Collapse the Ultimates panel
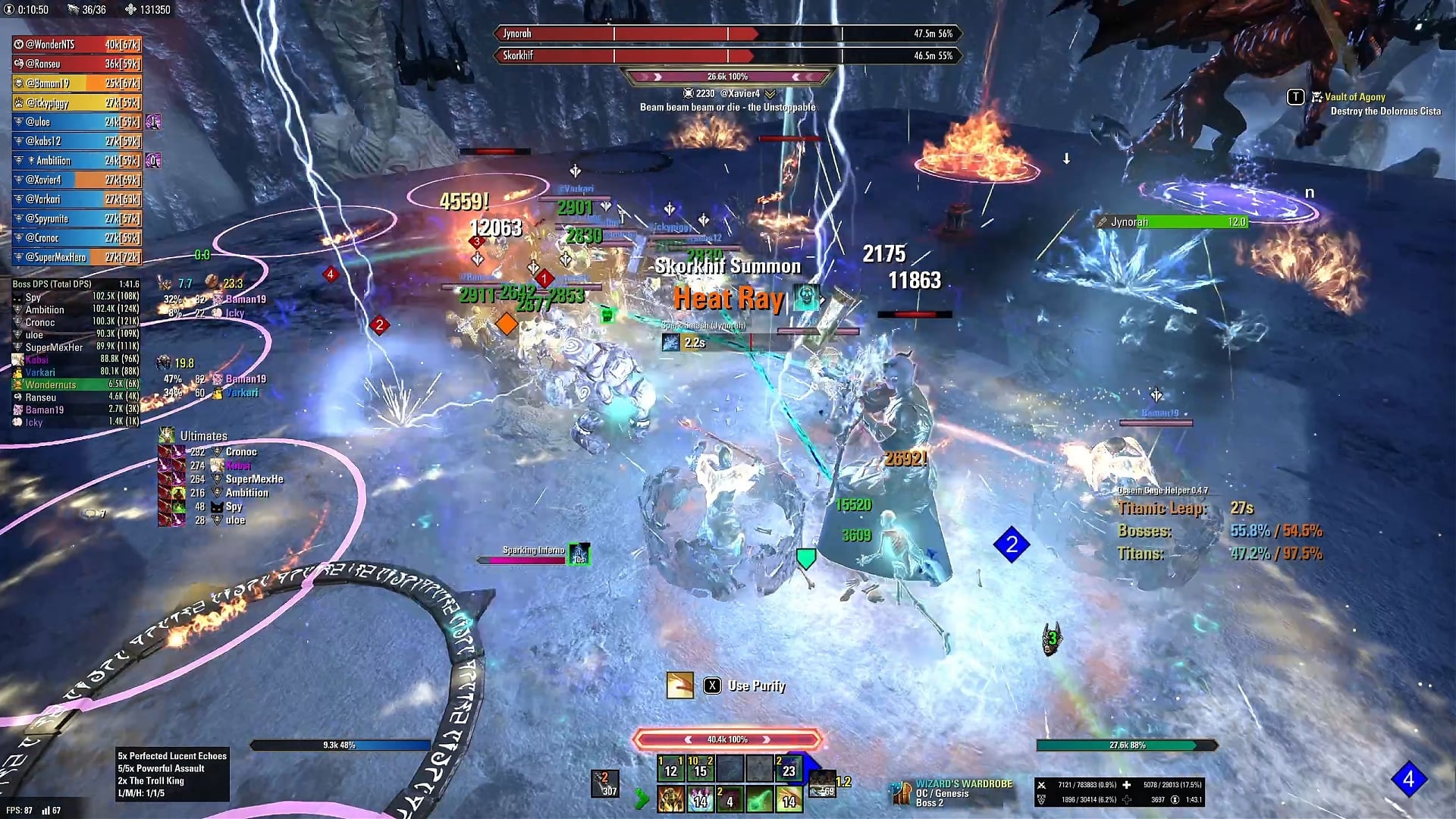This screenshot has height=819, width=1456. tap(202, 435)
